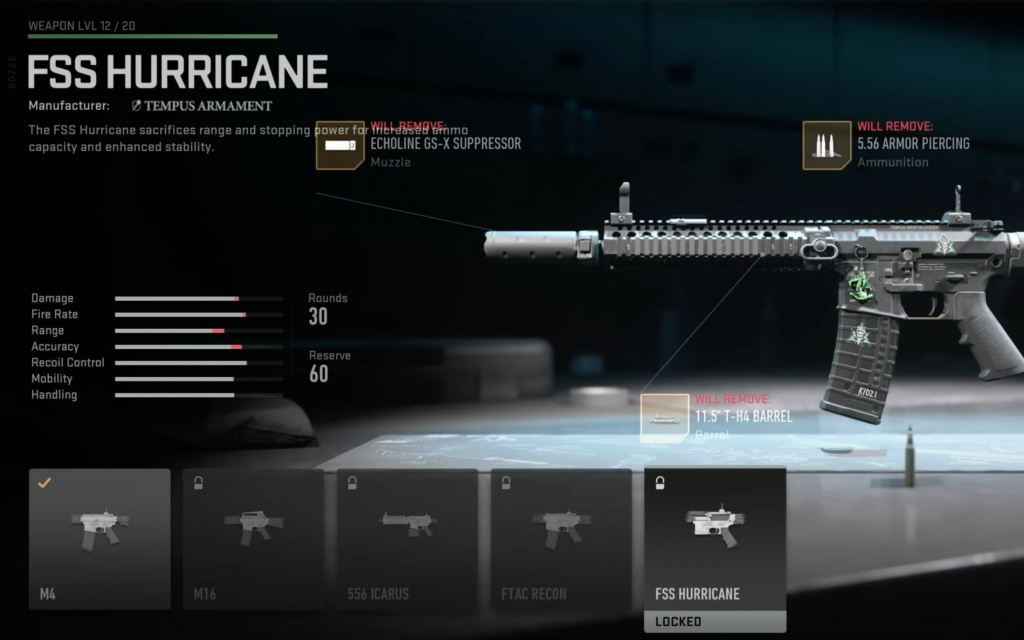Viewport: 1024px width, 640px height.
Task: Open the 11.5" T-H4 Barrel slot
Action: [665, 419]
